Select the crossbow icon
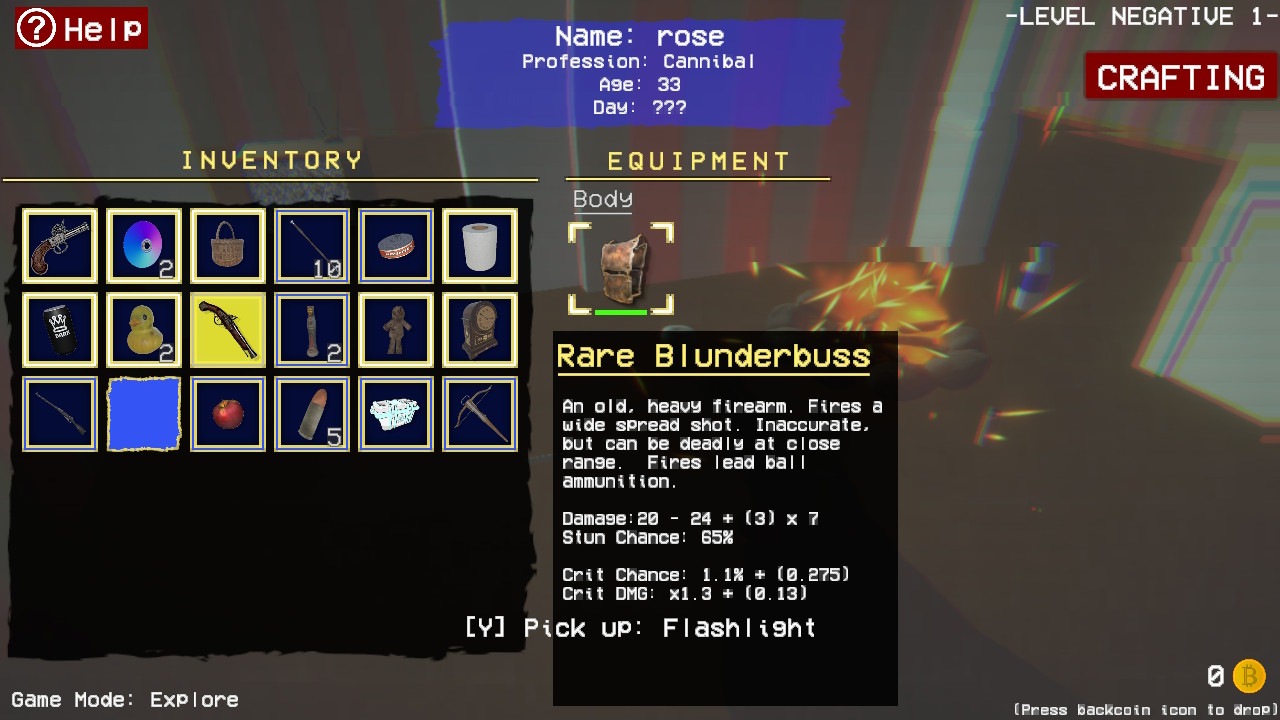This screenshot has width=1280, height=720. click(x=479, y=412)
